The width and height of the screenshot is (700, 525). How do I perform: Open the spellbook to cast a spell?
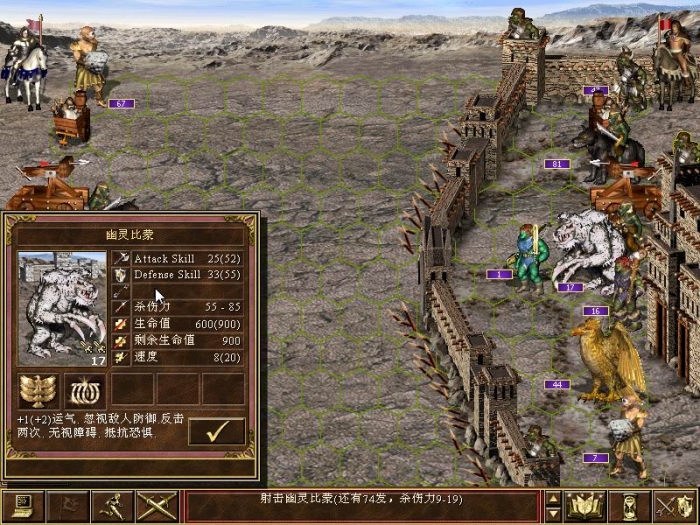click(586, 506)
